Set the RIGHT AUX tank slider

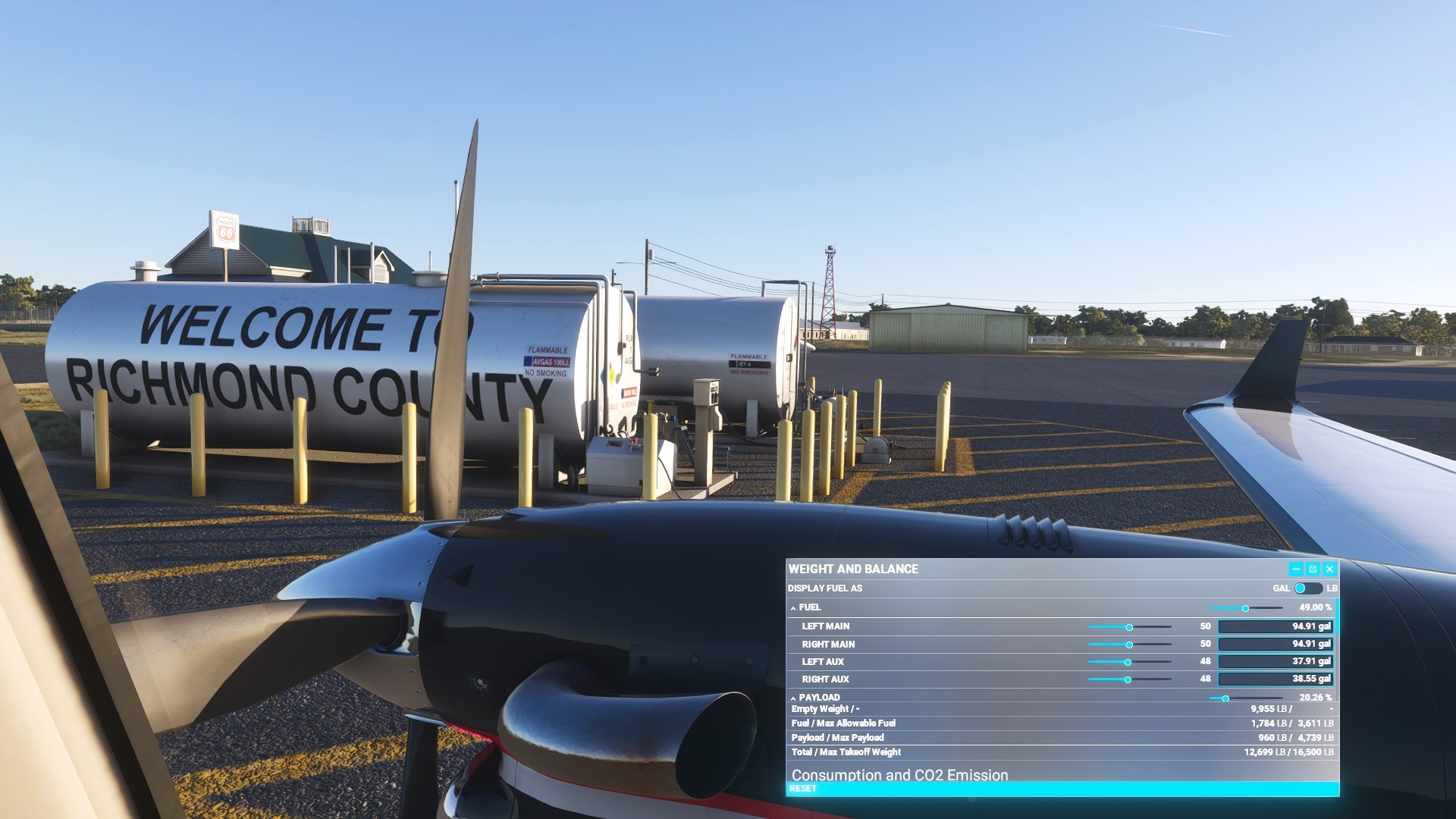[1128, 679]
